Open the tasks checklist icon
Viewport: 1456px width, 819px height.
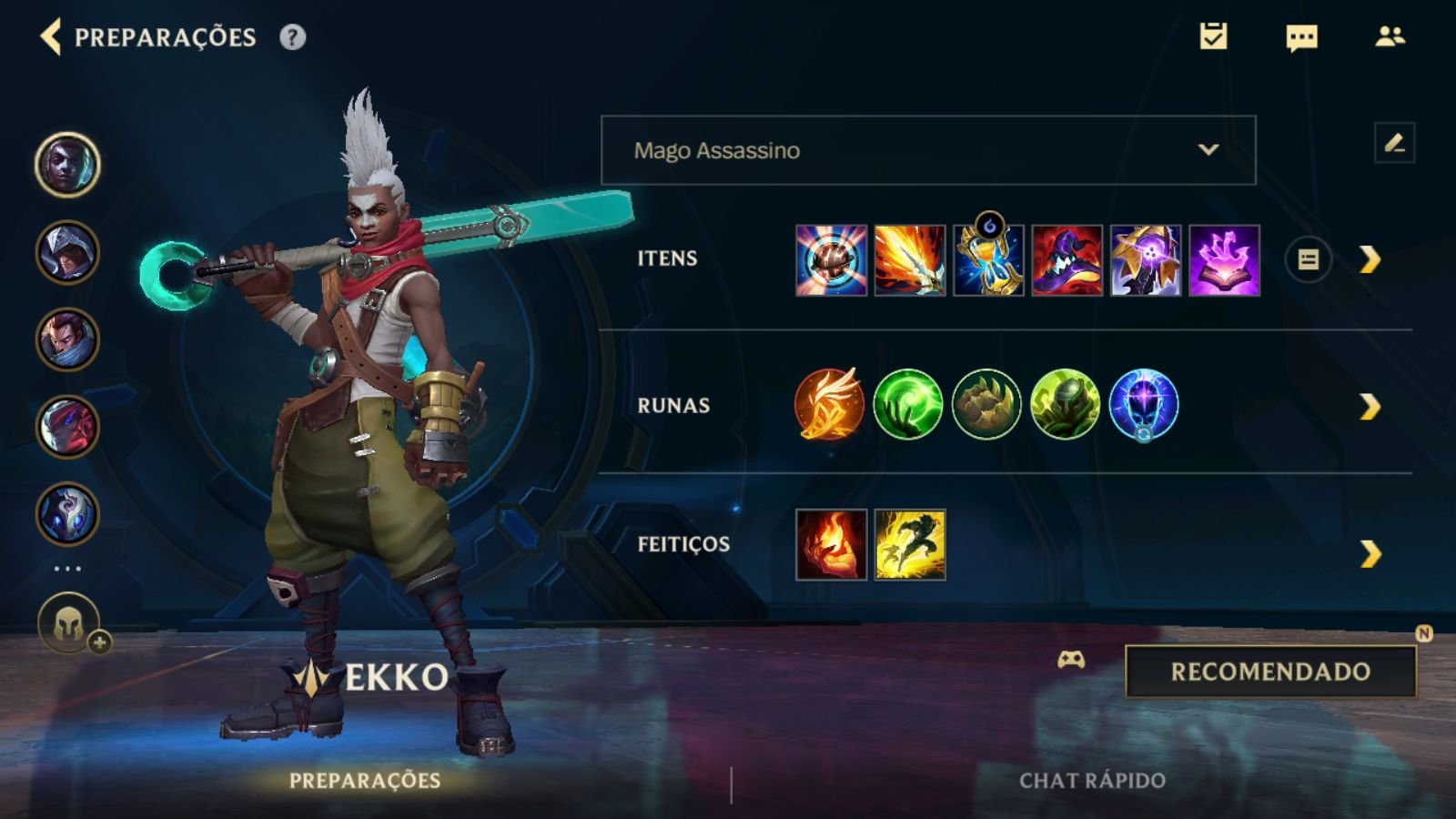[x=1213, y=36]
